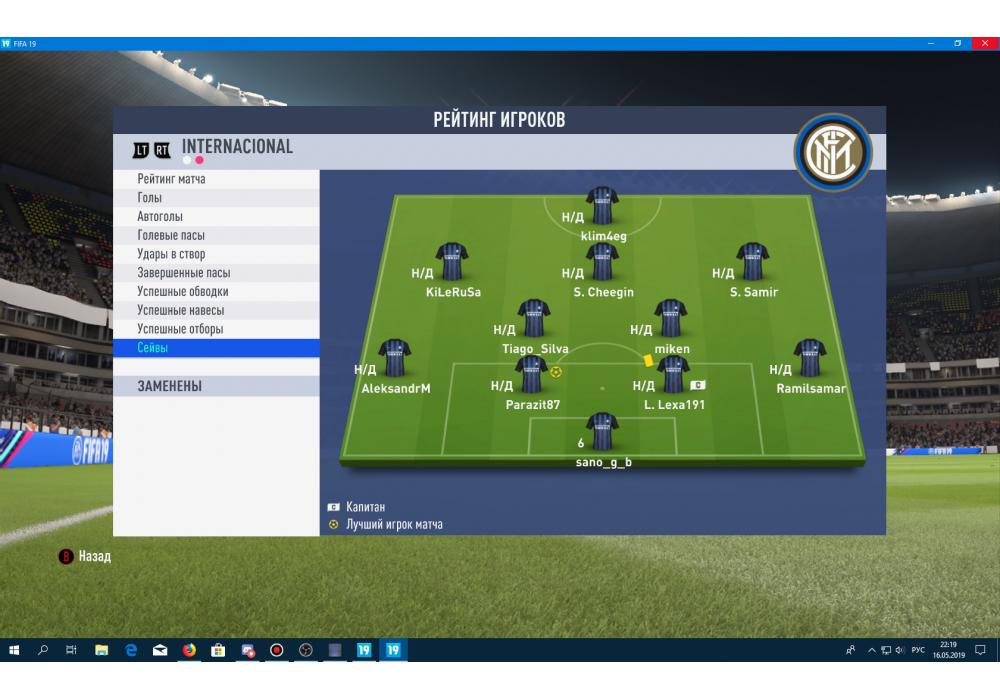Select player Parazit87 on the formation

[531, 374]
